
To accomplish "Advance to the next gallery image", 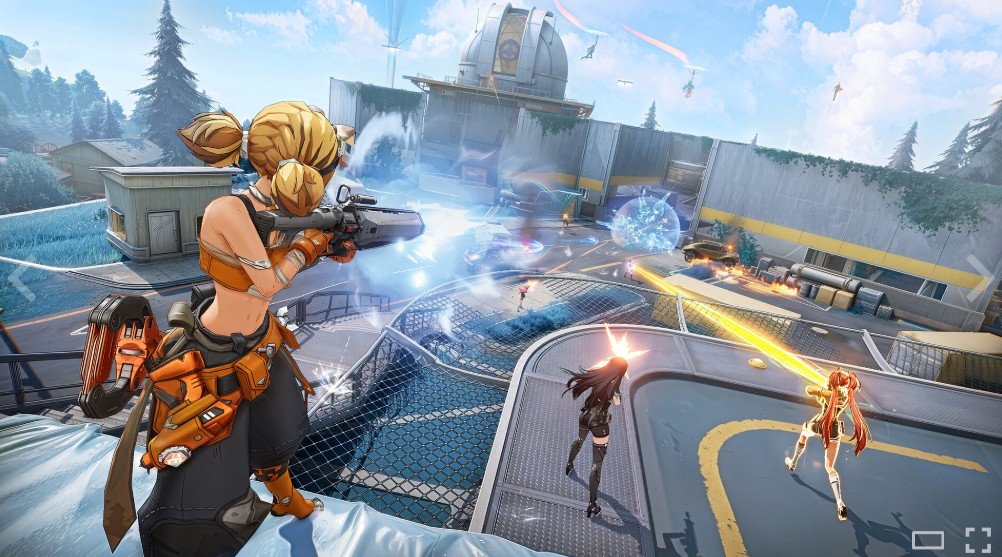I will pyautogui.click(x=979, y=279).
